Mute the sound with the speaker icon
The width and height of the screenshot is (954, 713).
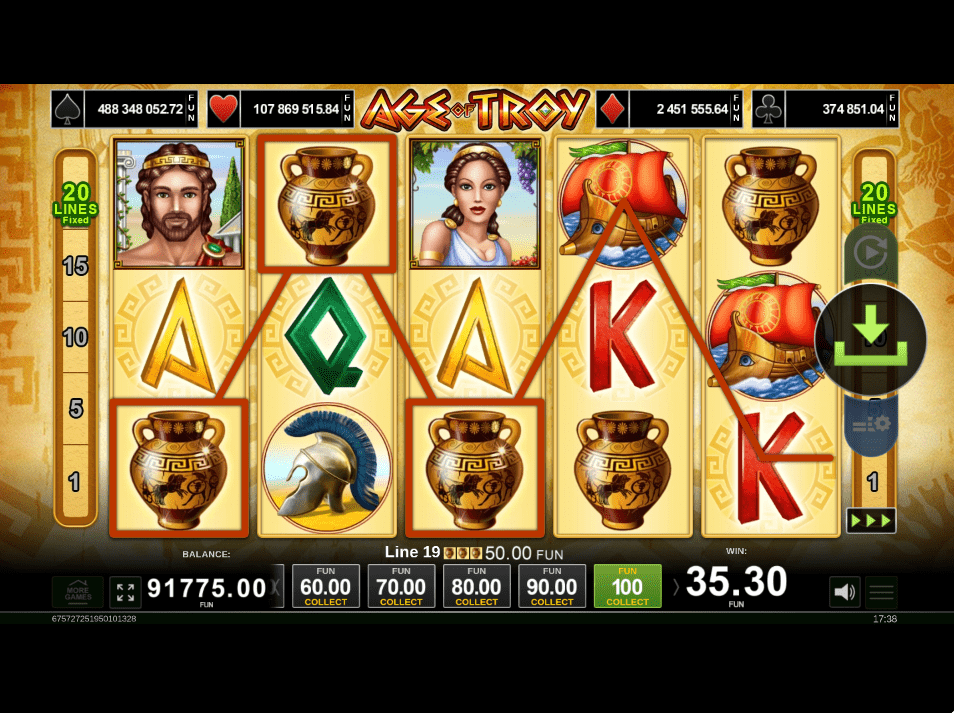pos(844,592)
